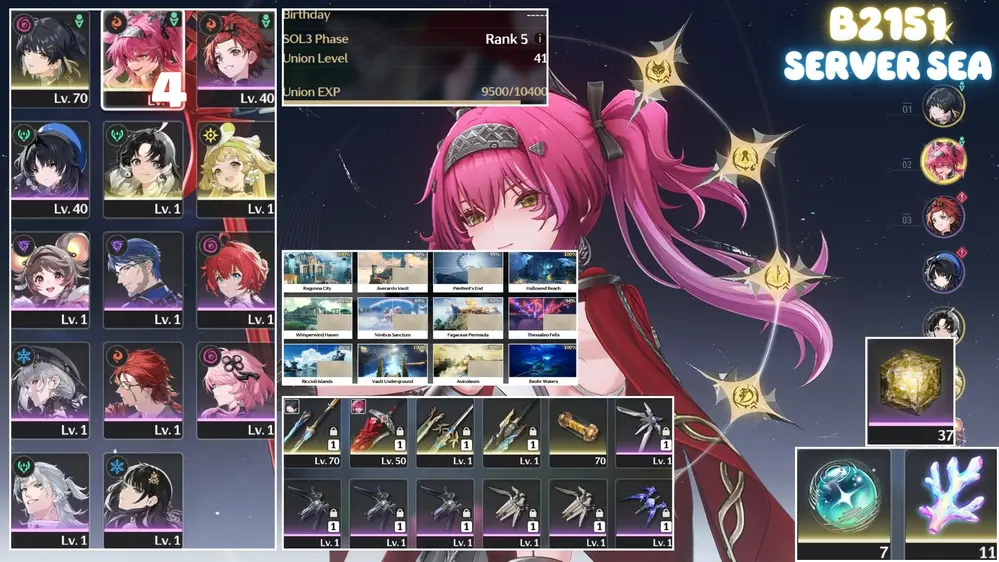This screenshot has height=562, width=999.
Task: Select the Nimbus Sanctum map thumbnail
Action: coord(393,317)
